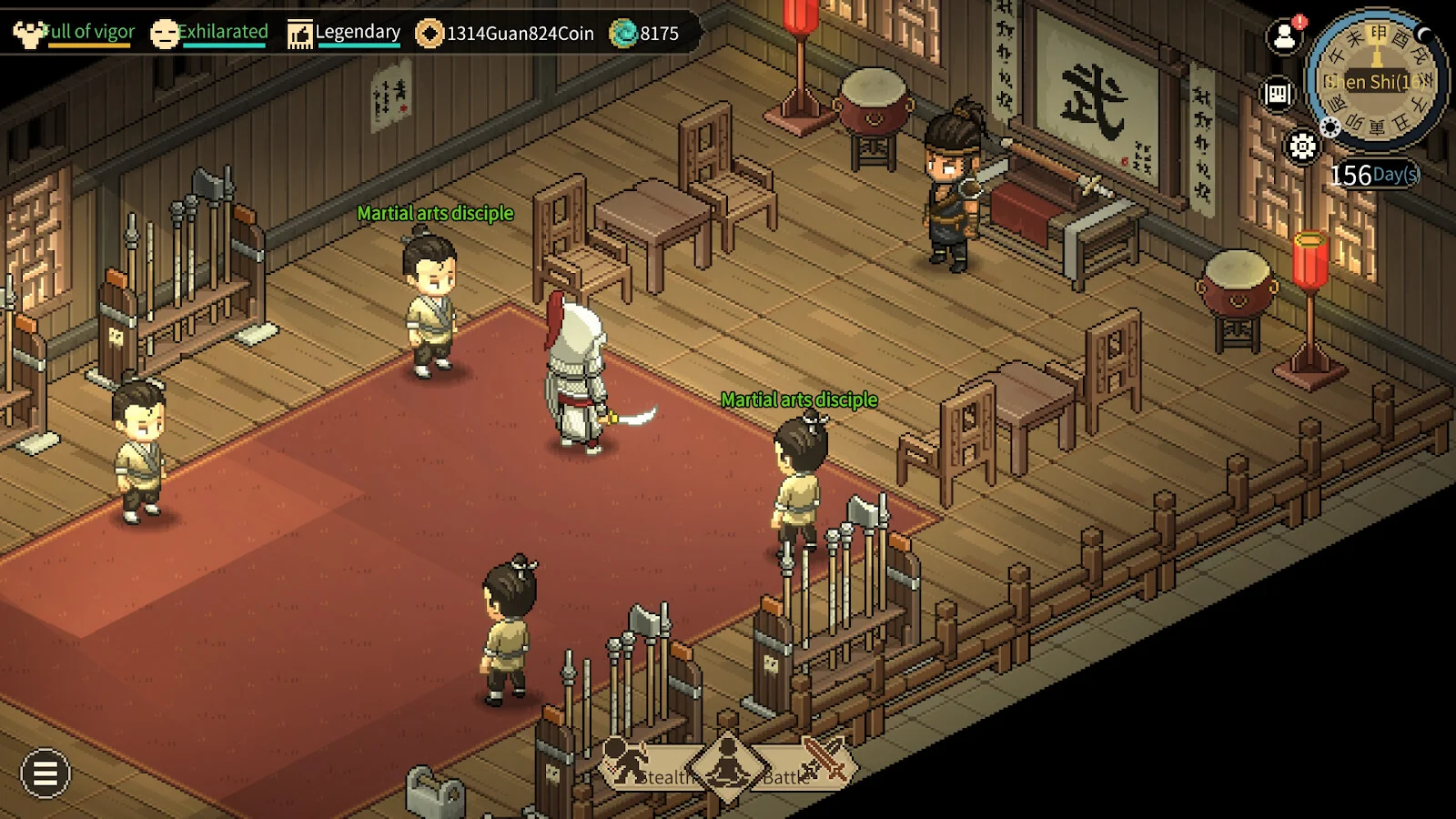Show the Legendary reputation details
The height and width of the screenshot is (819, 1456).
pos(344,34)
